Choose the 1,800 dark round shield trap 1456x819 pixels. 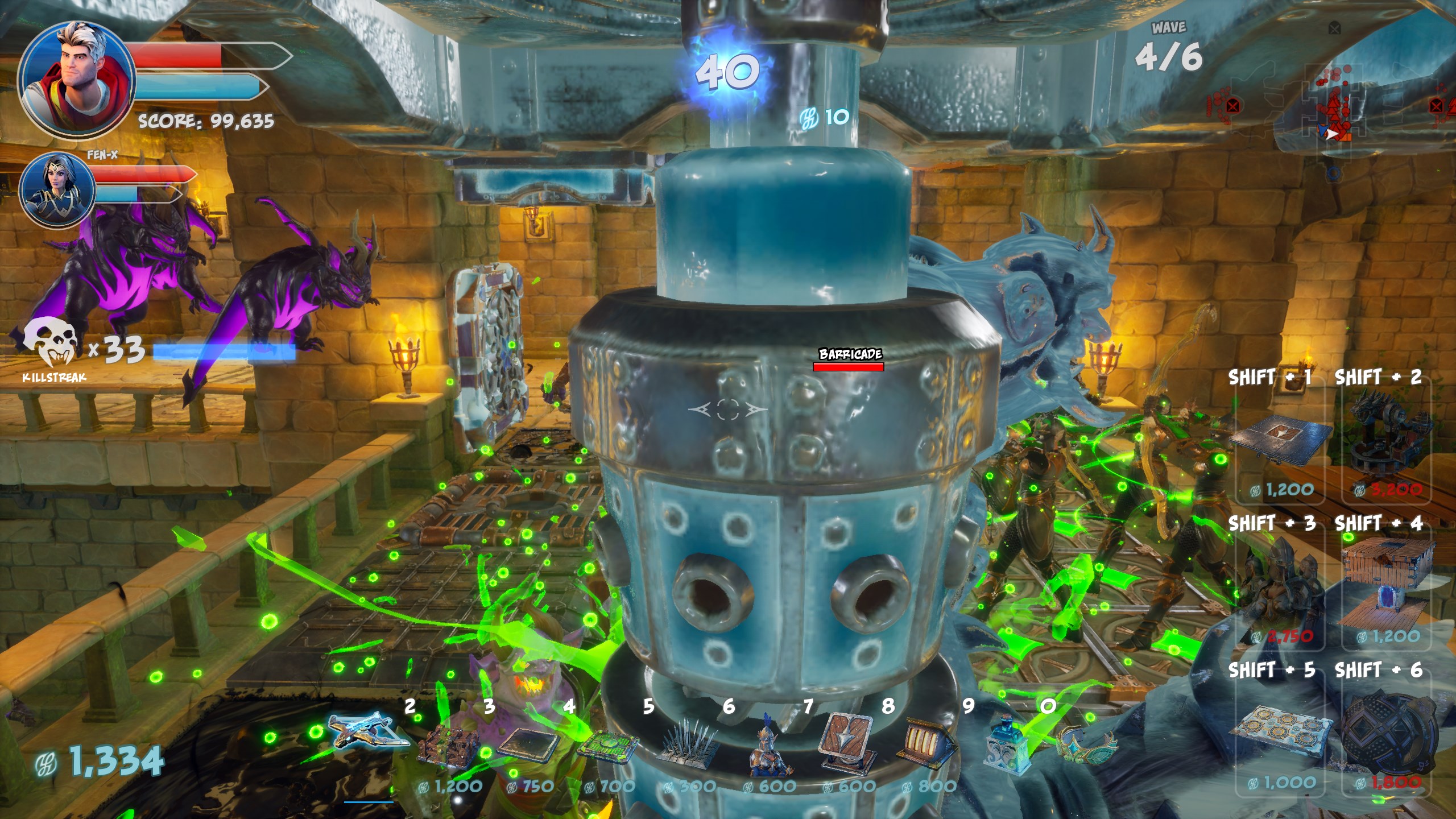1388,734
